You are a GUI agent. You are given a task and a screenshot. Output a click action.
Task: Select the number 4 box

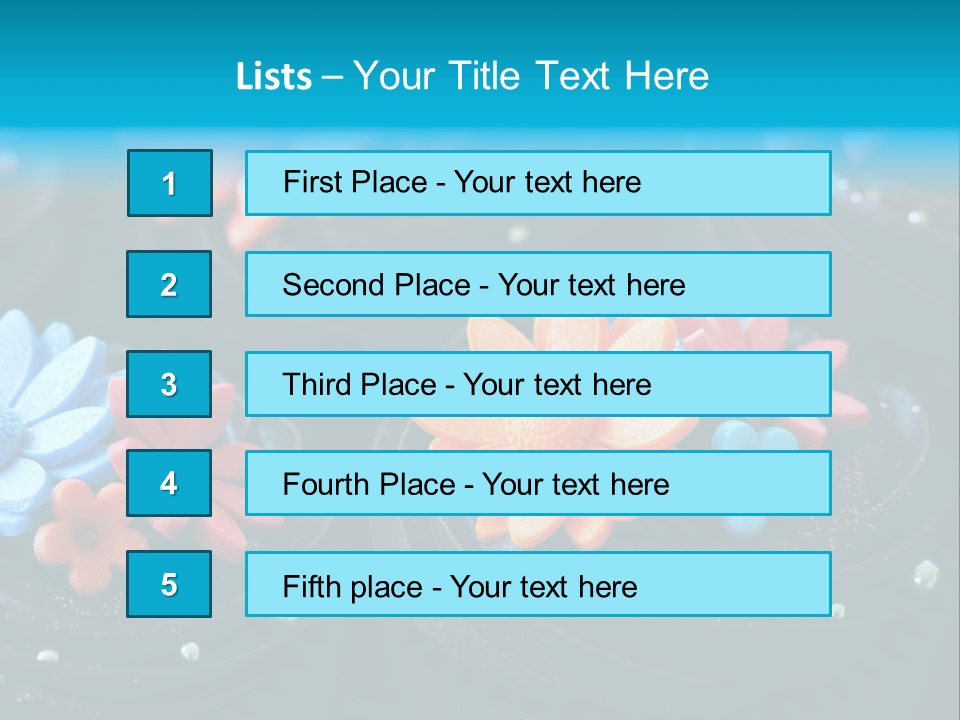pyautogui.click(x=169, y=483)
